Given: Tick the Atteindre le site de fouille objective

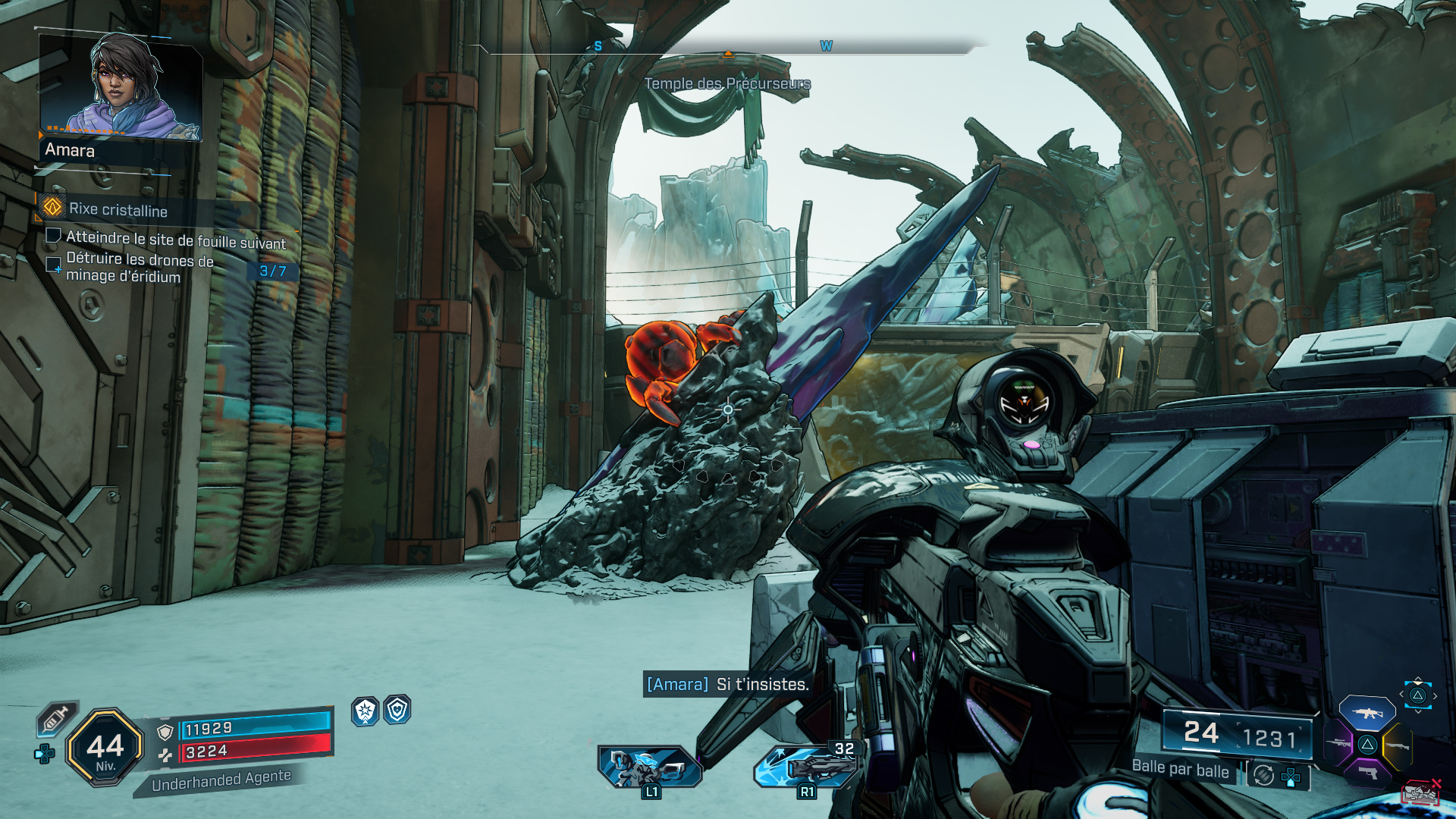Looking at the screenshot, I should tap(54, 236).
